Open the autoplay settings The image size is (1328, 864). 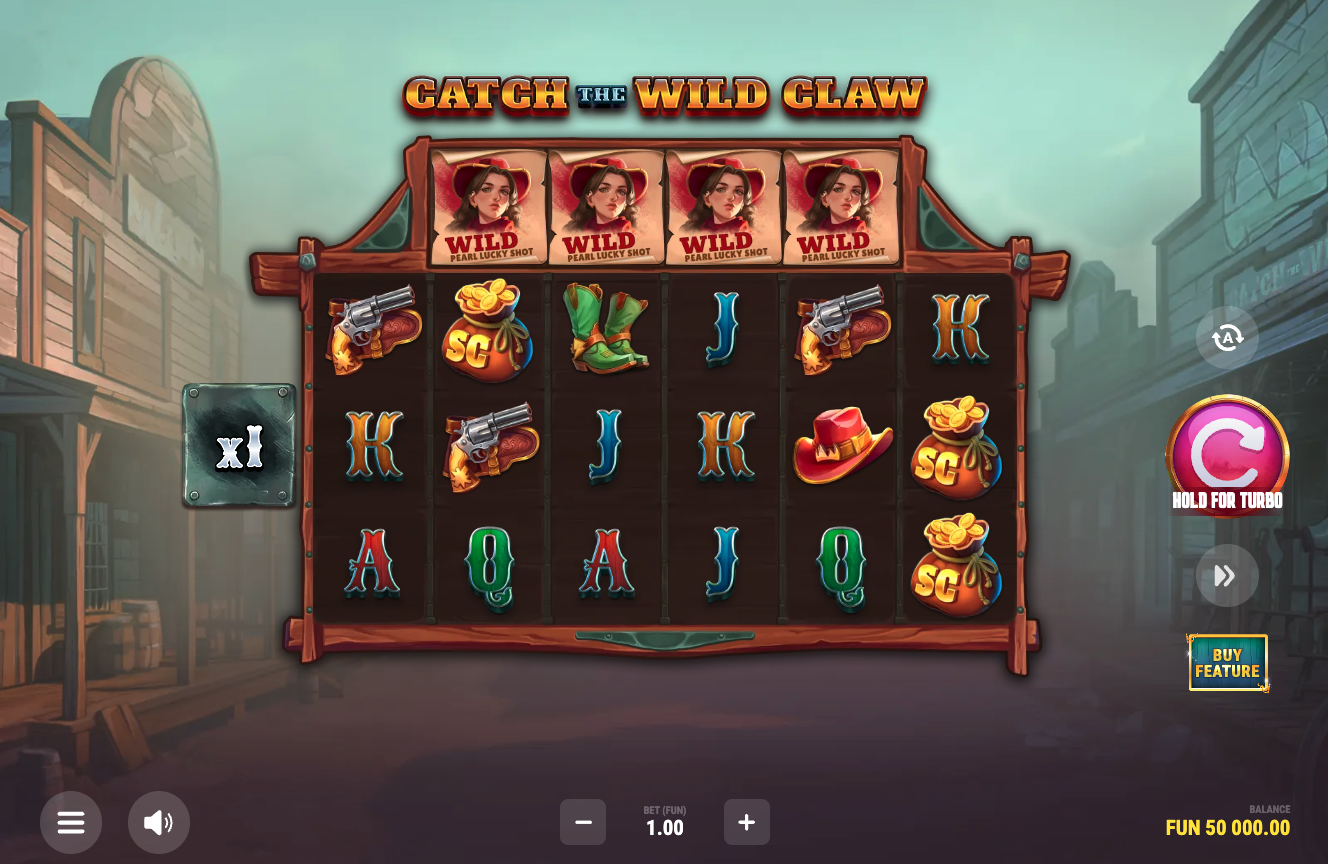tap(1227, 337)
